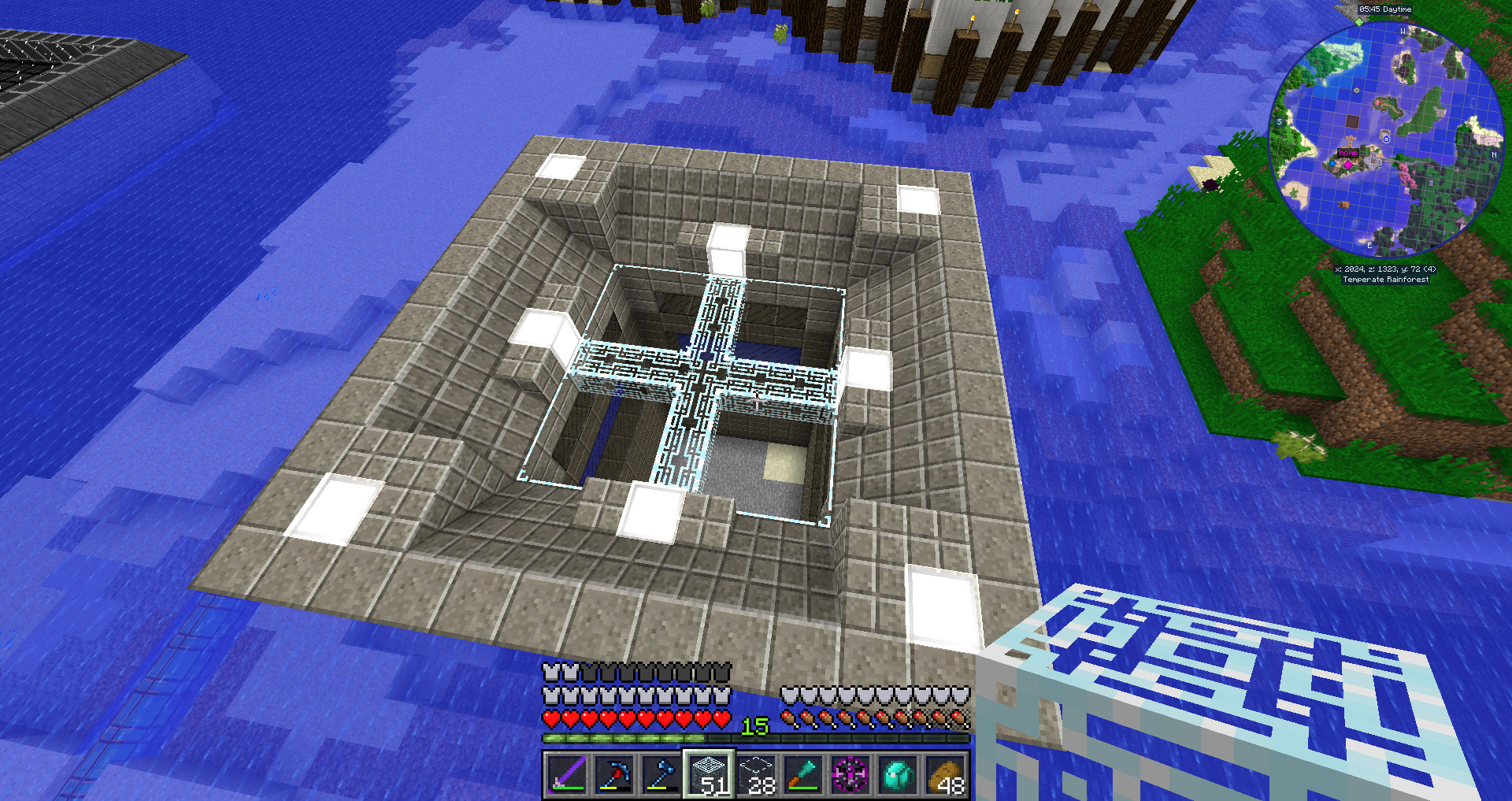Select the purple sword hotbar slot
The width and height of the screenshot is (1512, 801).
tap(567, 774)
